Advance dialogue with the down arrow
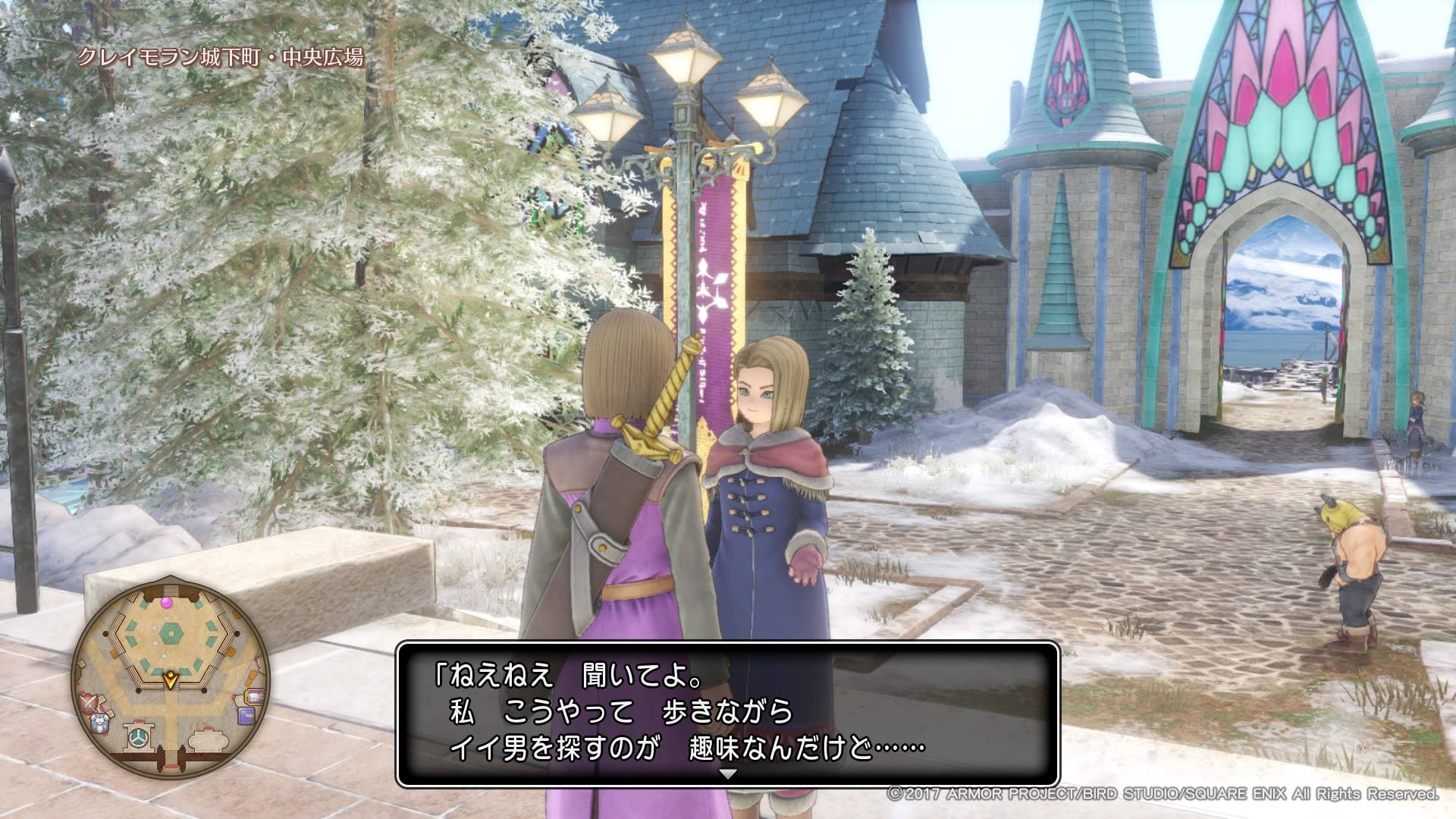Screen dimensions: 1456x819 [x=728, y=775]
